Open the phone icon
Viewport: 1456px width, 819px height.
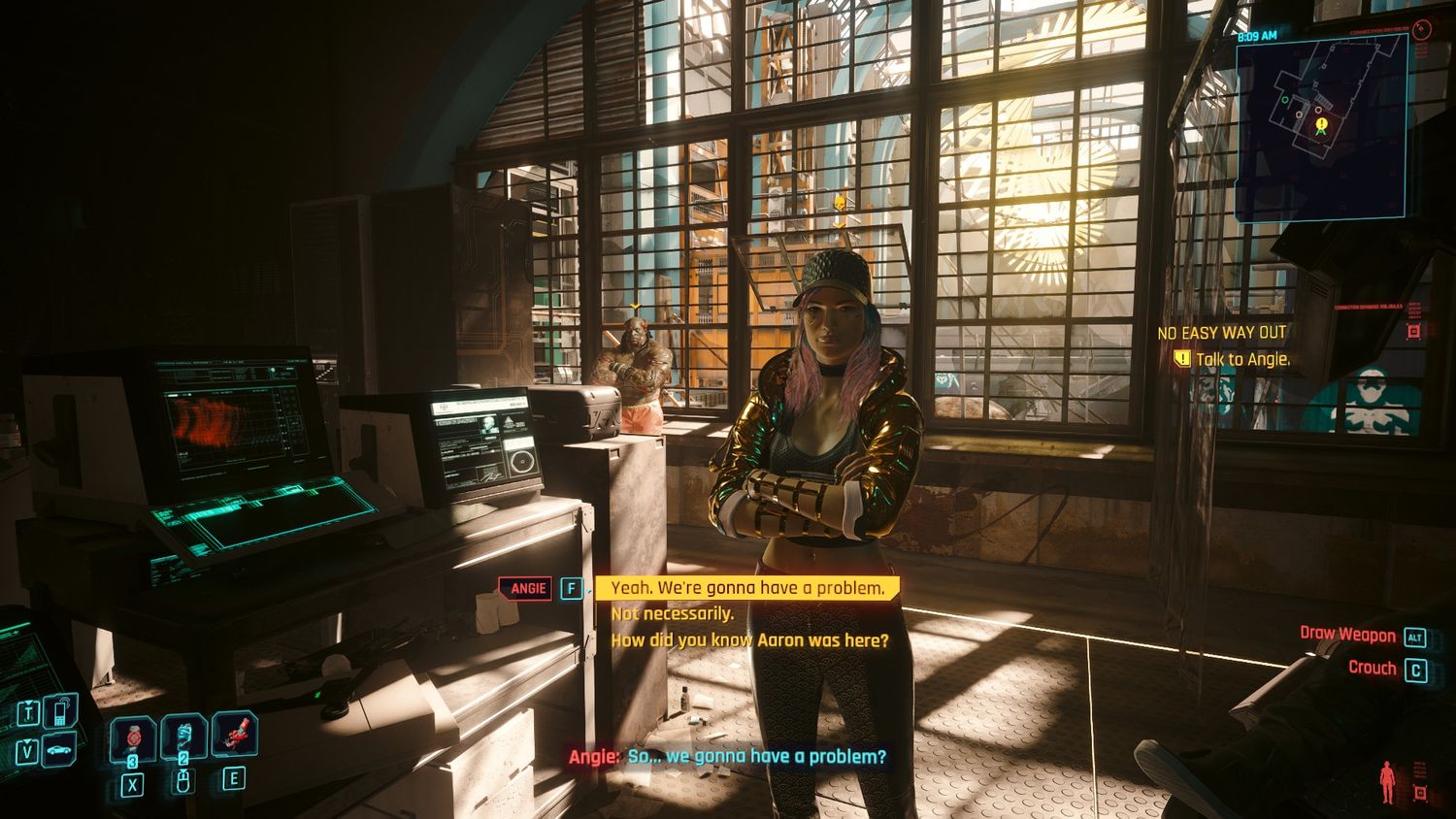(60, 712)
